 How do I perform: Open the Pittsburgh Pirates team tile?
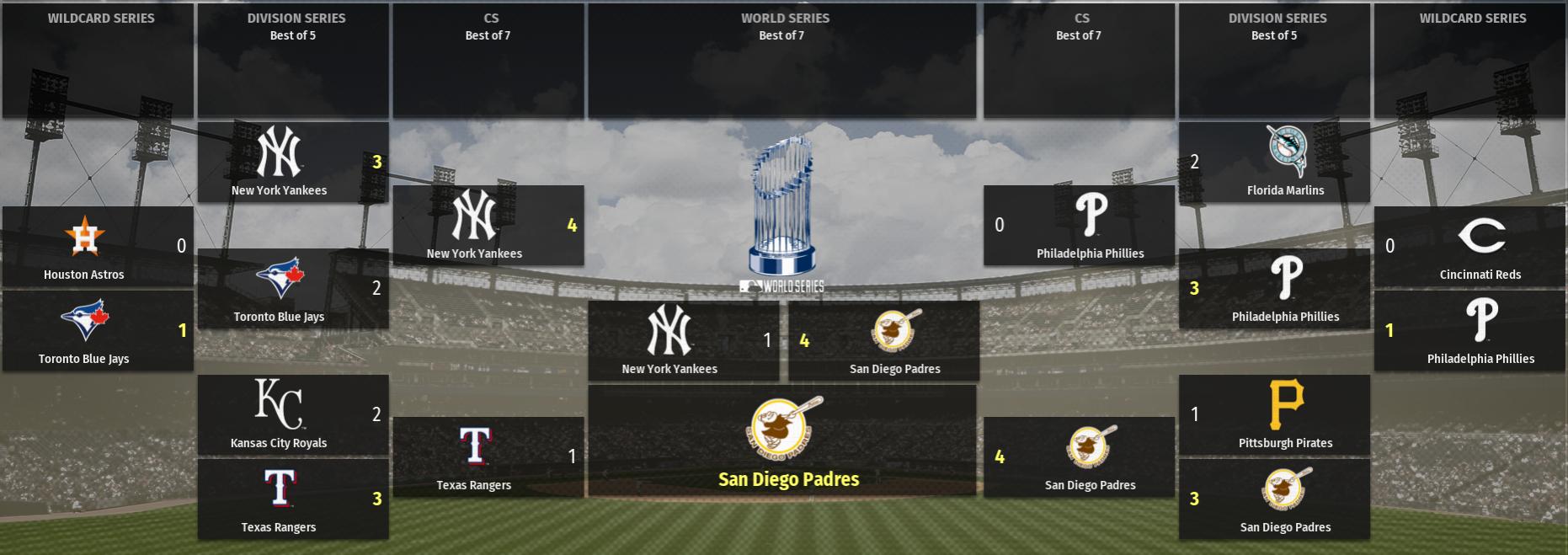[x=1274, y=415]
